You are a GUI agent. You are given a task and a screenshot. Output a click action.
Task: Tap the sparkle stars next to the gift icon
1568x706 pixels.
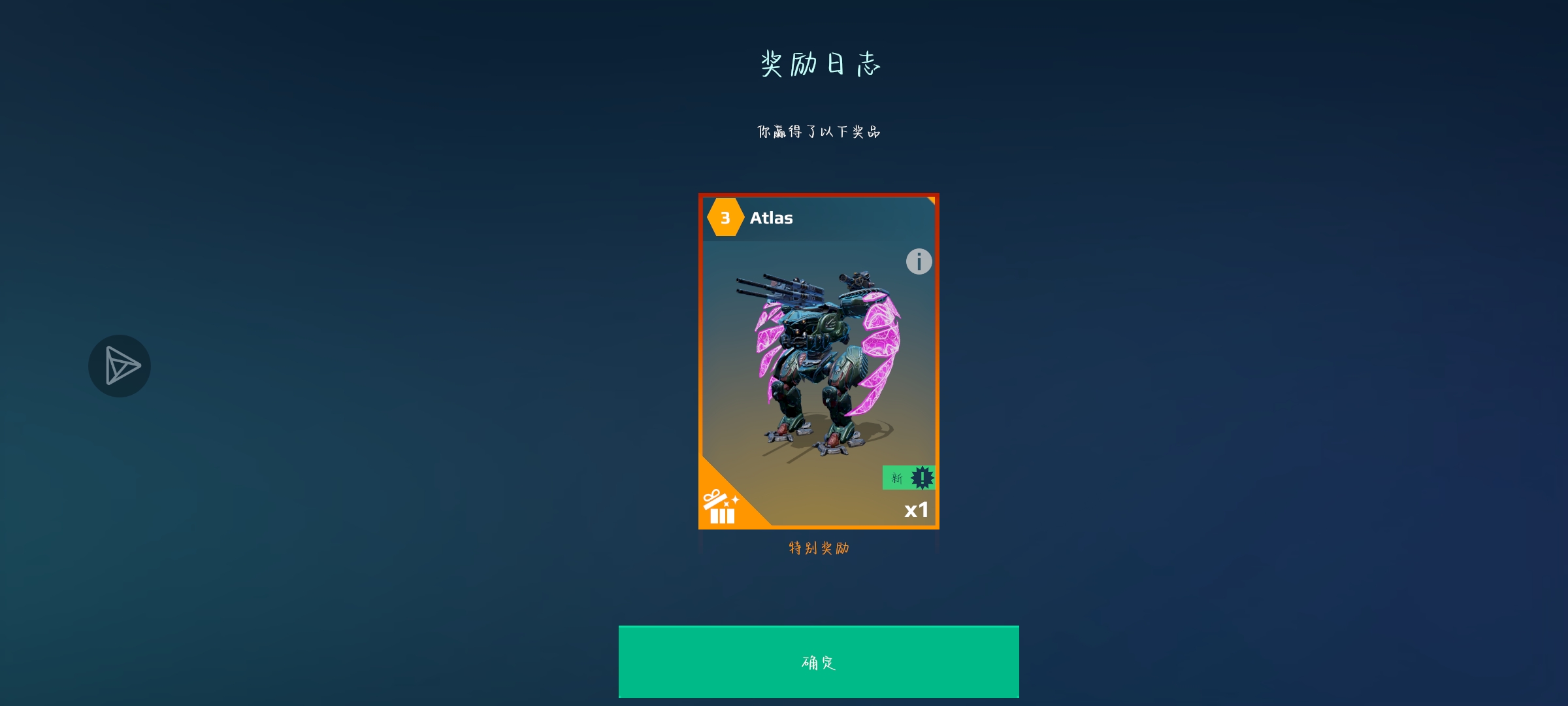[x=733, y=501]
